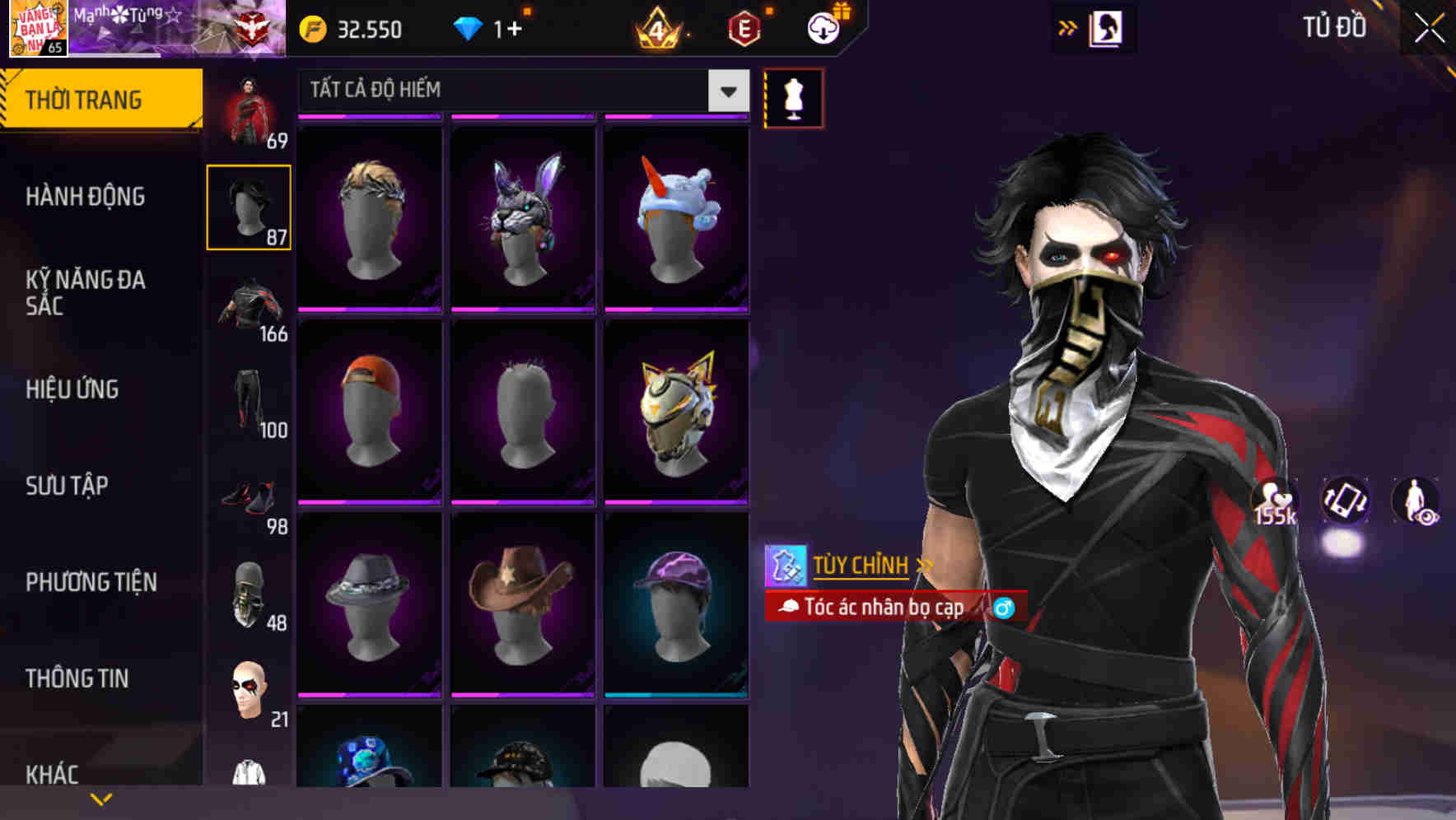Open the gift download icon in the top bar

[x=822, y=27]
